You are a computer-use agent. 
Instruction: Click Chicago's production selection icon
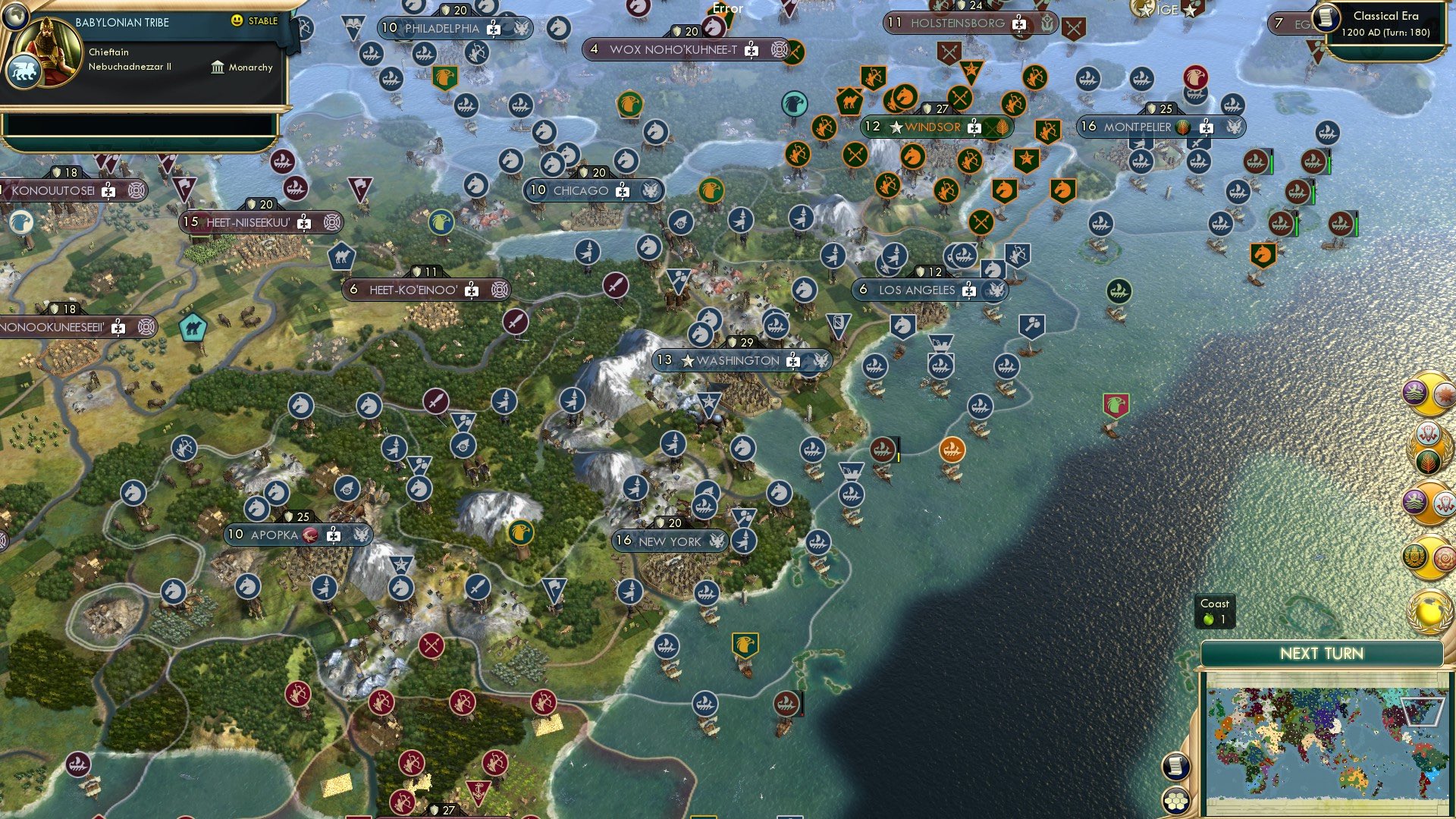coord(623,191)
